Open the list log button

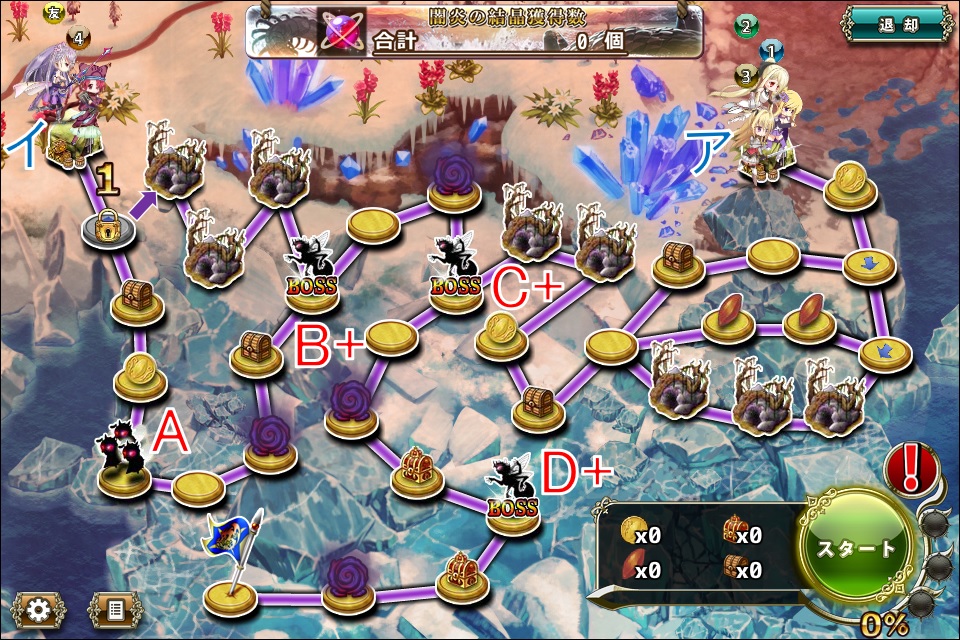coord(115,609)
